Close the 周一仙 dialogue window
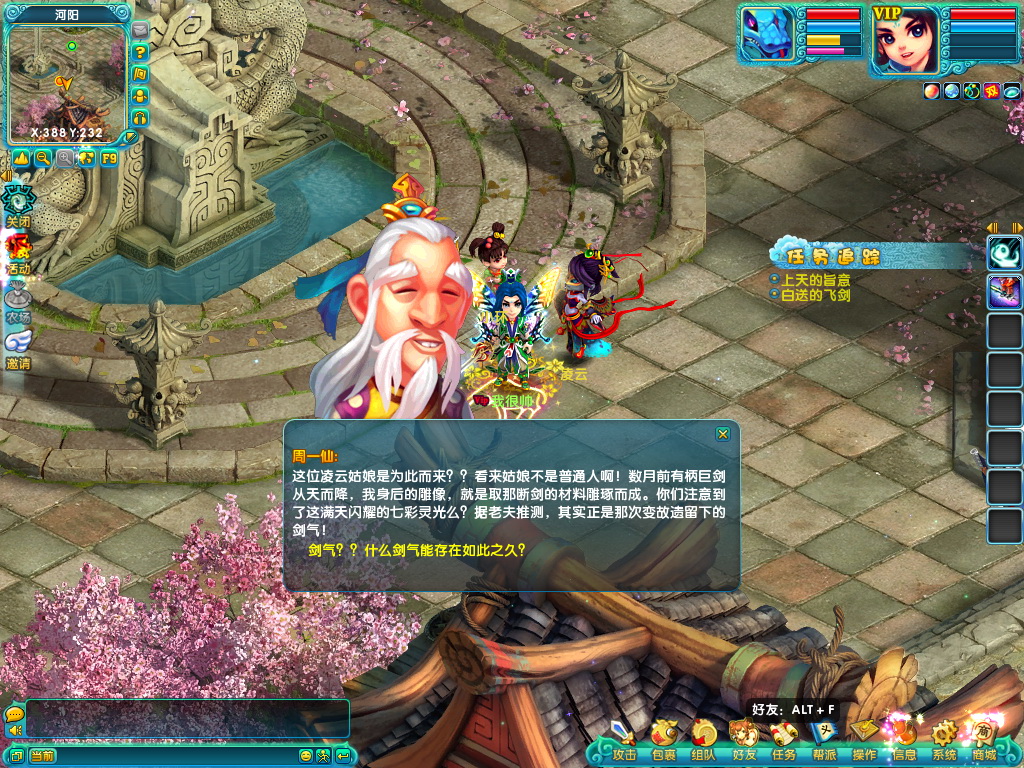Screen dimensions: 1024x768 [x=723, y=434]
